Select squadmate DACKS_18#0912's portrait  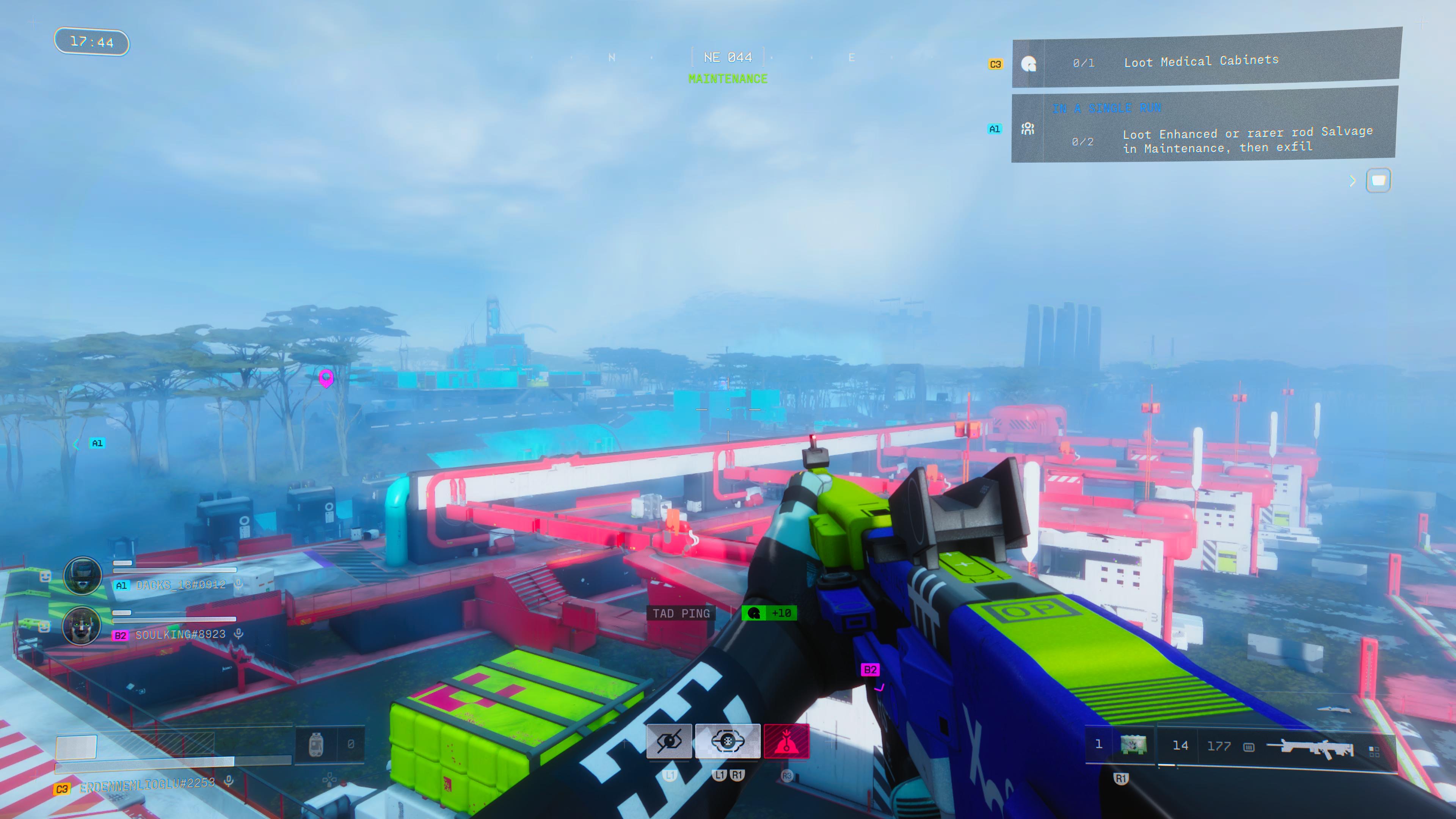83,576
